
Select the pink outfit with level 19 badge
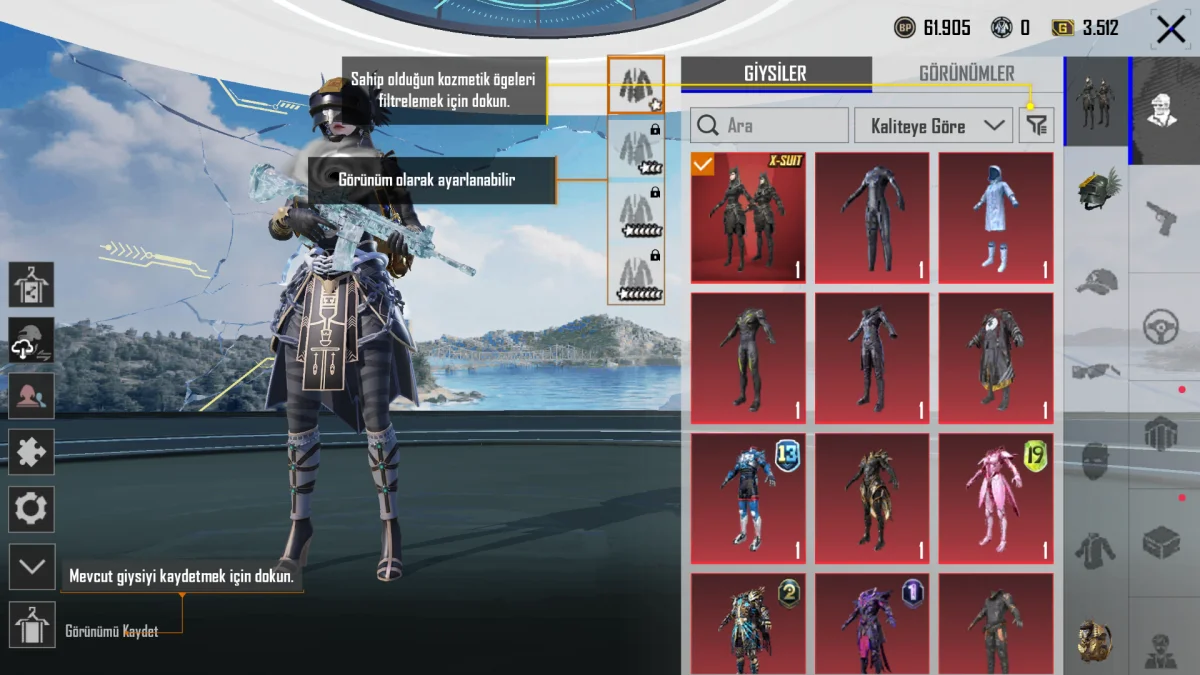tap(995, 498)
